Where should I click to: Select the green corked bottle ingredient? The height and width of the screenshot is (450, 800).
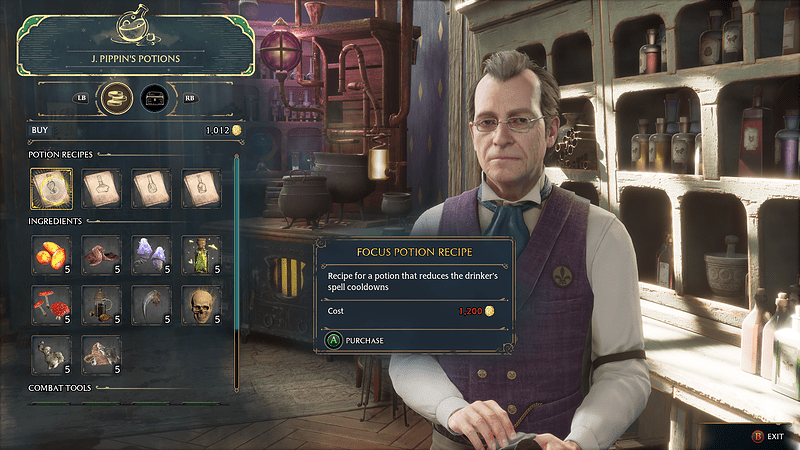tap(201, 255)
